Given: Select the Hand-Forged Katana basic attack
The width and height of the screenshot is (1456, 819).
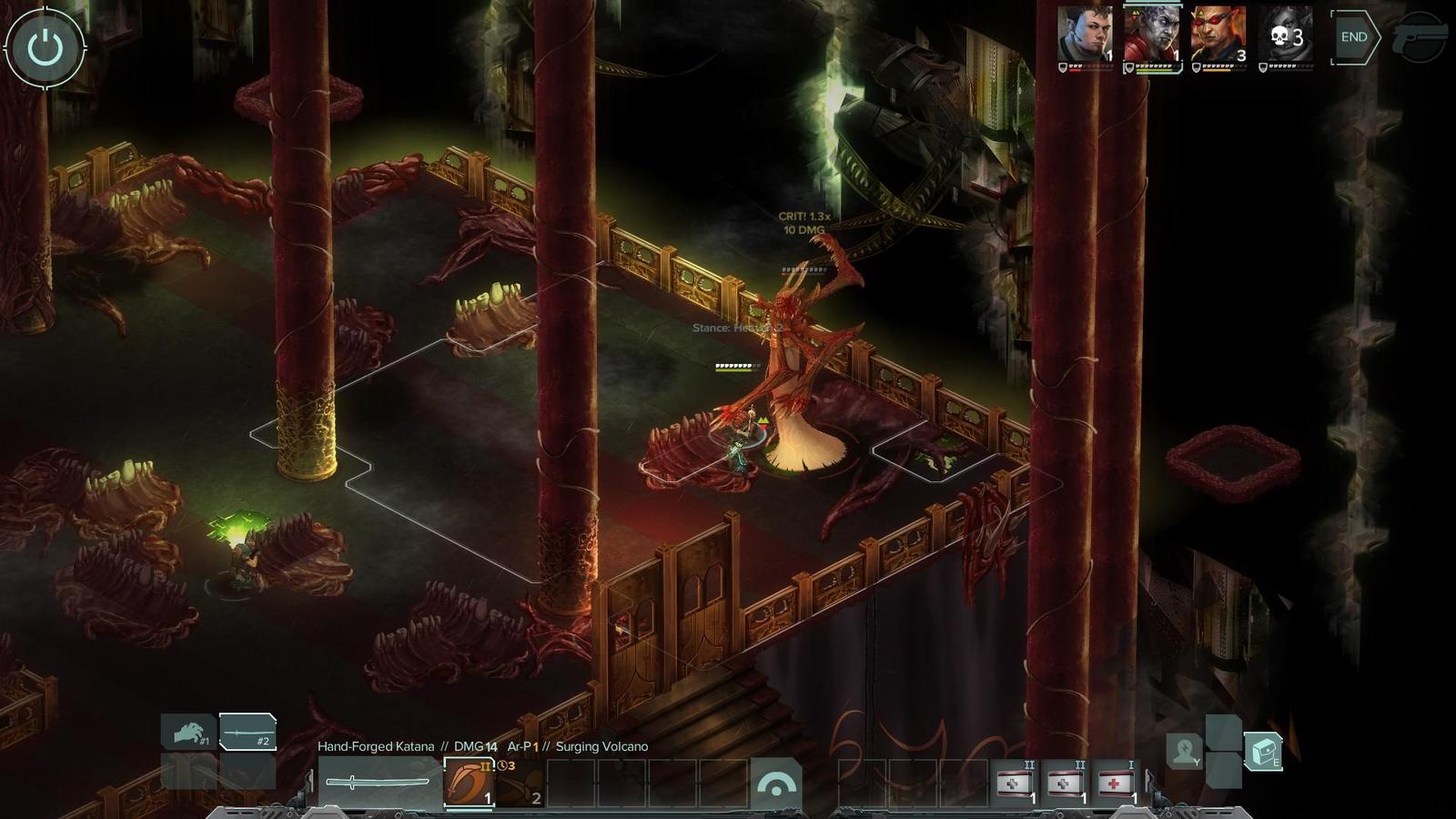Looking at the screenshot, I should pyautogui.click(x=378, y=782).
